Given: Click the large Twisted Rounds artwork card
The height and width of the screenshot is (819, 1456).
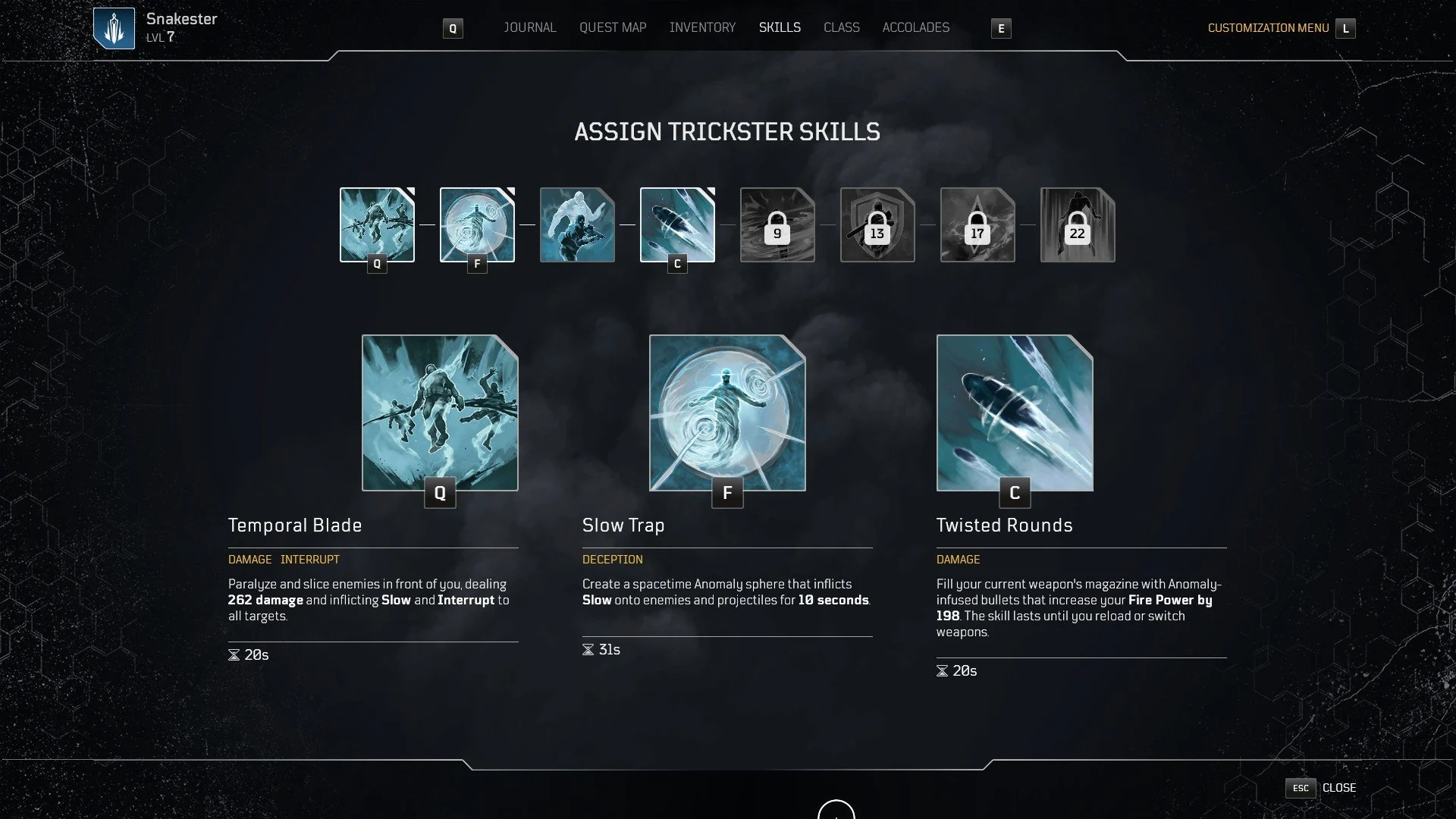Looking at the screenshot, I should 1015,413.
